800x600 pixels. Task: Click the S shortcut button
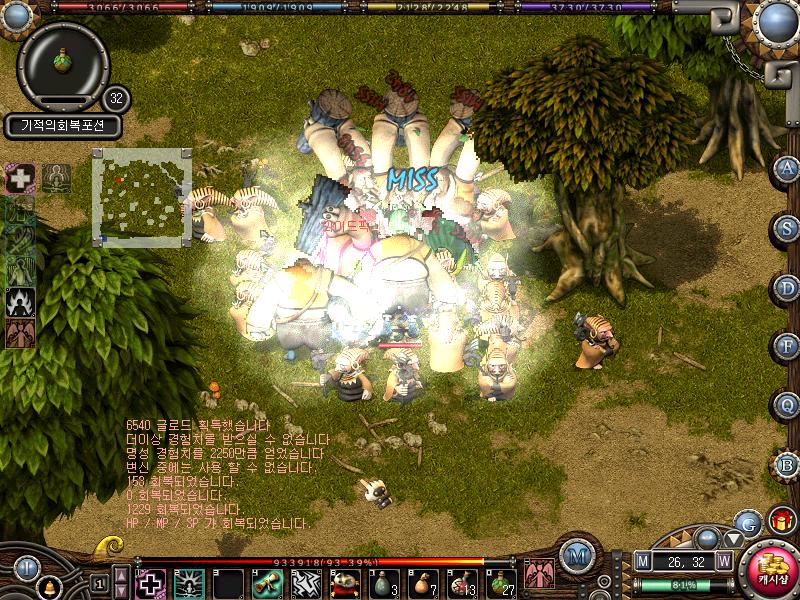[788, 227]
